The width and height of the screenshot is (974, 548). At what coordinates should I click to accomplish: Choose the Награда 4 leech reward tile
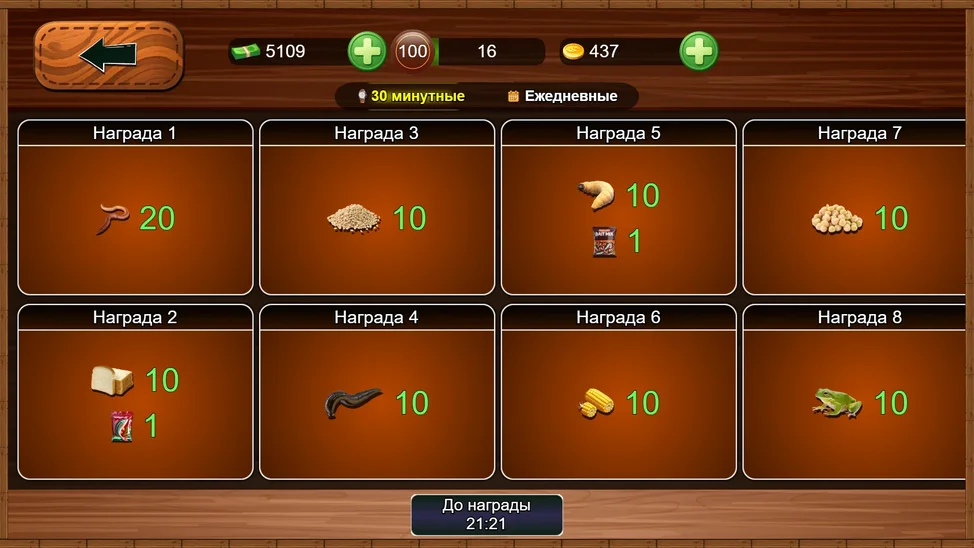coord(377,402)
